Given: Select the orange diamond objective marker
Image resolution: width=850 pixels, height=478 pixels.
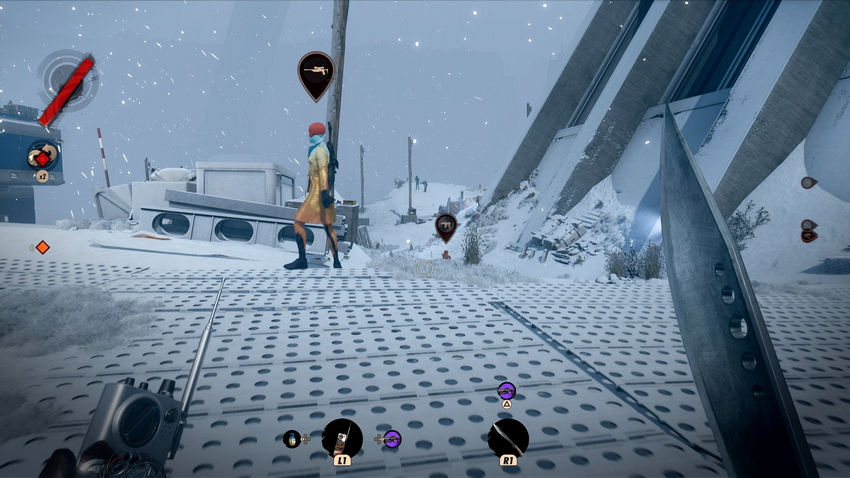Looking at the screenshot, I should pyautogui.click(x=42, y=247).
